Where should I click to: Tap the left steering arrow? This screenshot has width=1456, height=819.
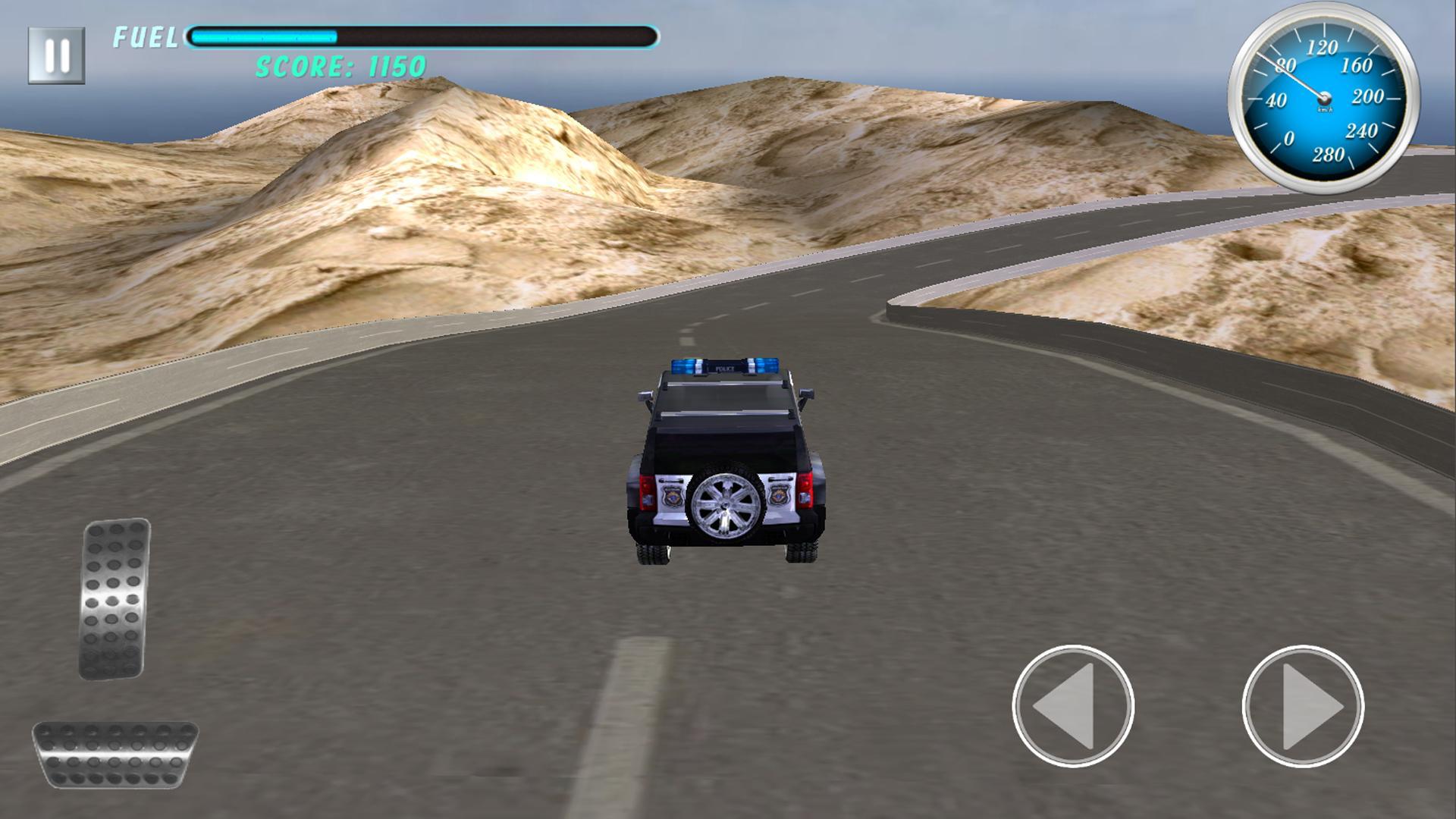click(x=1074, y=705)
